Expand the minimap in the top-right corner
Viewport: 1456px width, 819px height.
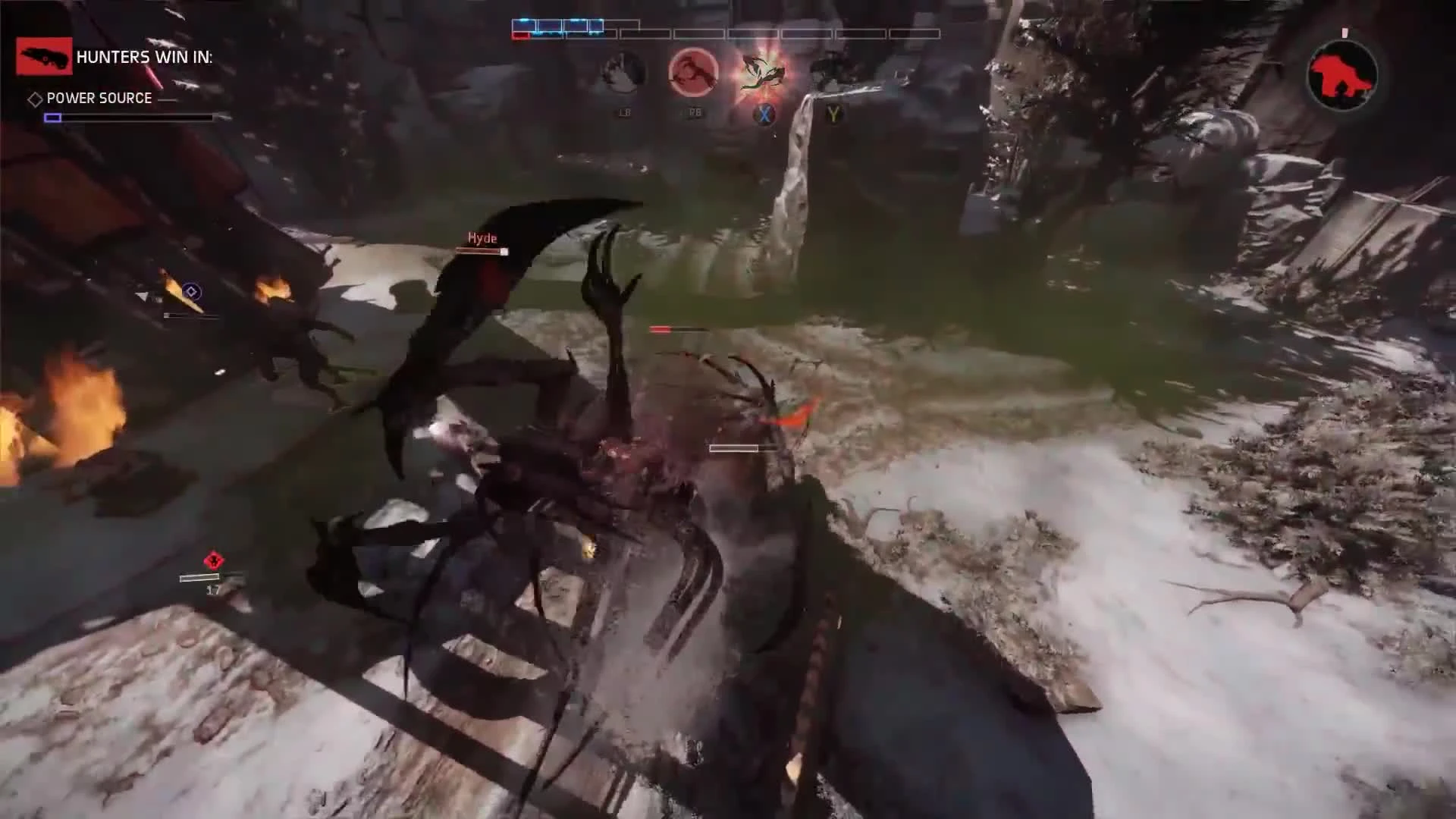(x=1341, y=74)
